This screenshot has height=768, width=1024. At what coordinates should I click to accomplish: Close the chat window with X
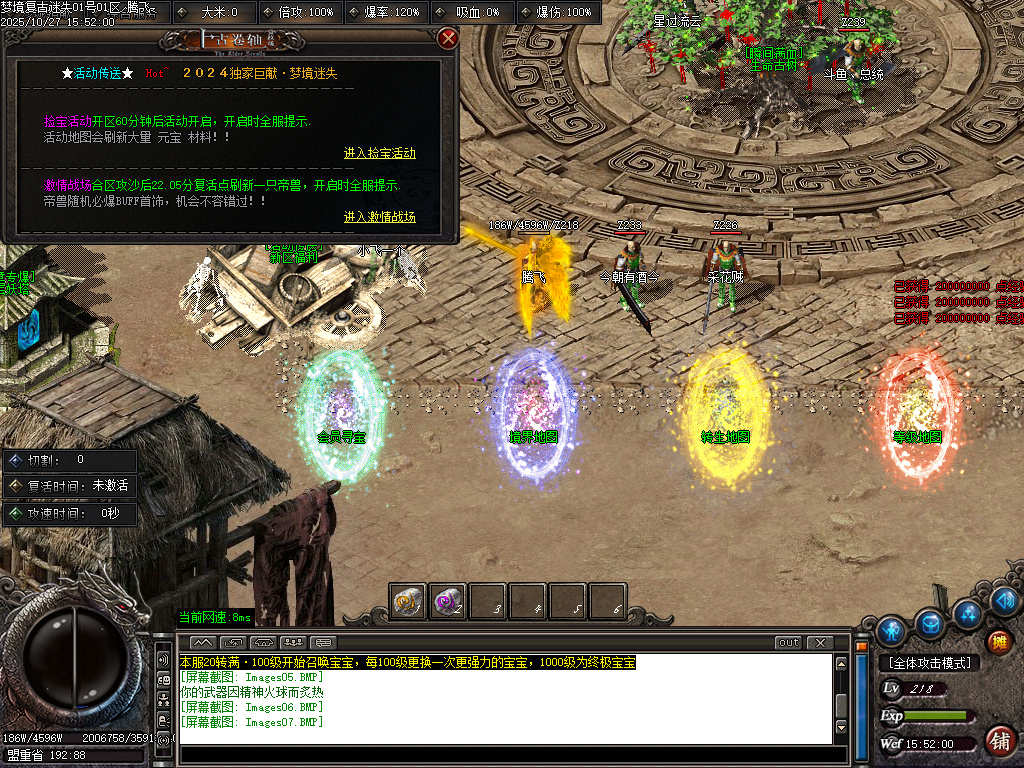pyautogui.click(x=819, y=642)
